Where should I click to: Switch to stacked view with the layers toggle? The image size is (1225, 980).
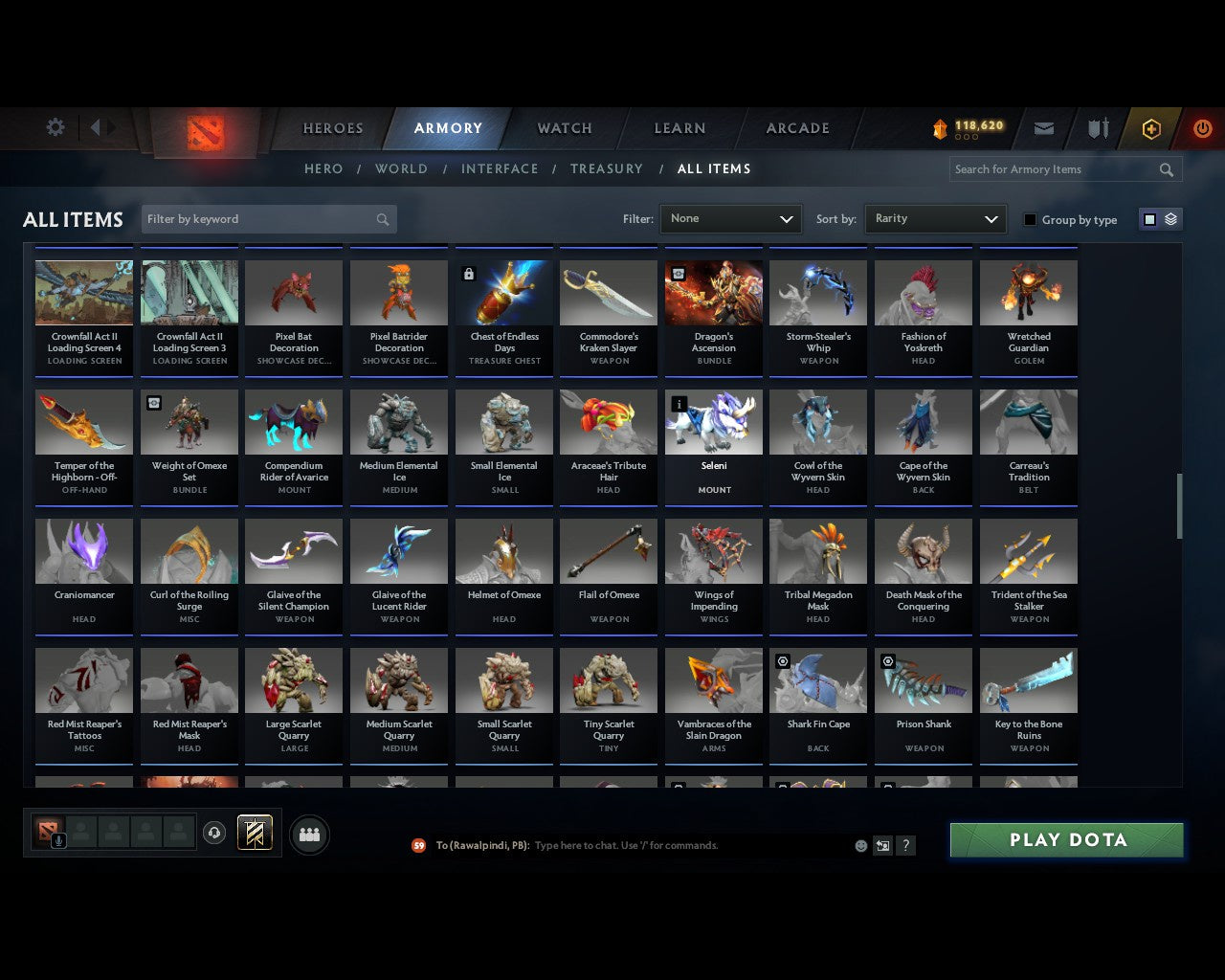pyautogui.click(x=1169, y=218)
